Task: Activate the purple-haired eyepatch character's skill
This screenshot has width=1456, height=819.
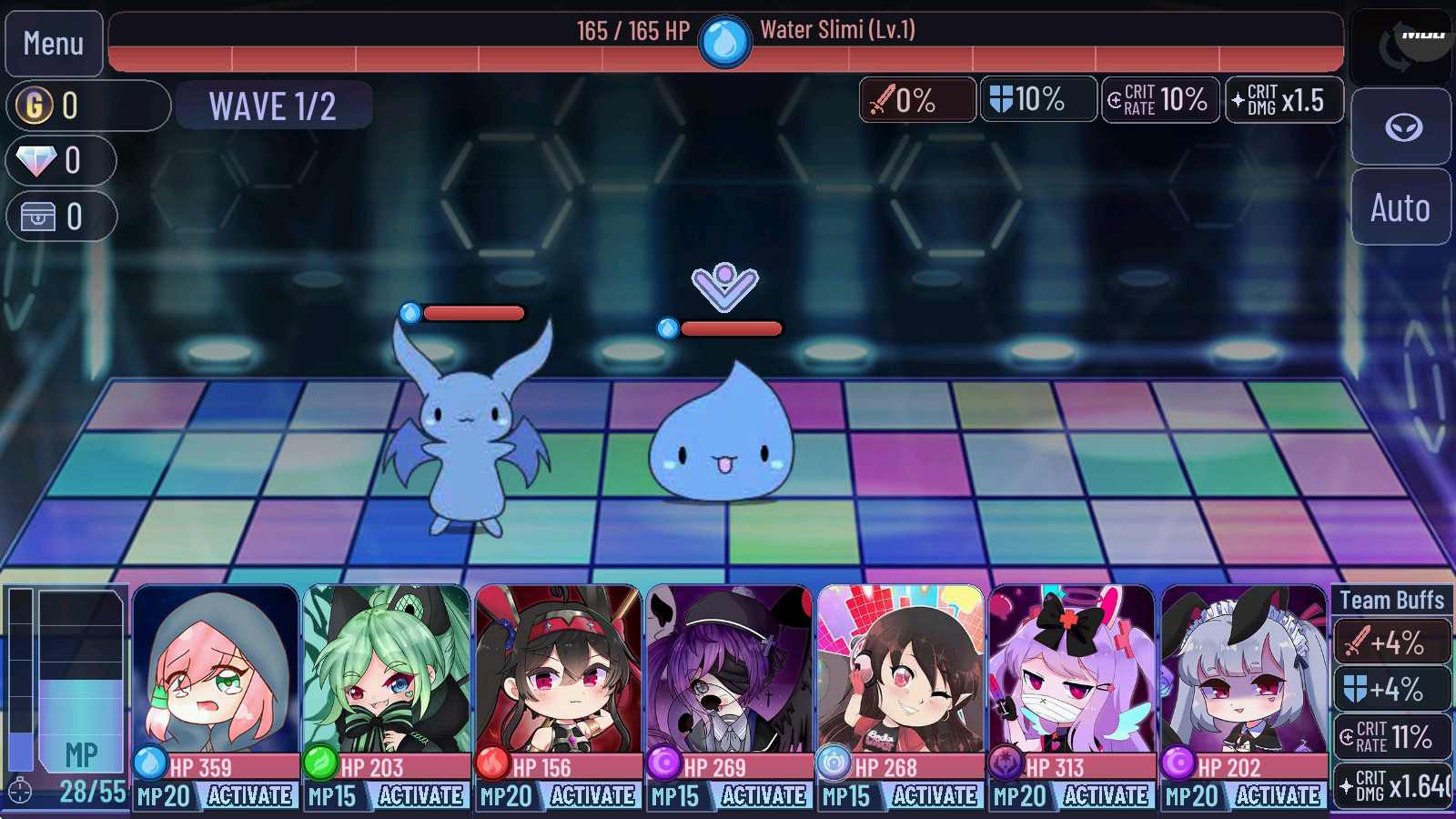Action: [x=763, y=795]
